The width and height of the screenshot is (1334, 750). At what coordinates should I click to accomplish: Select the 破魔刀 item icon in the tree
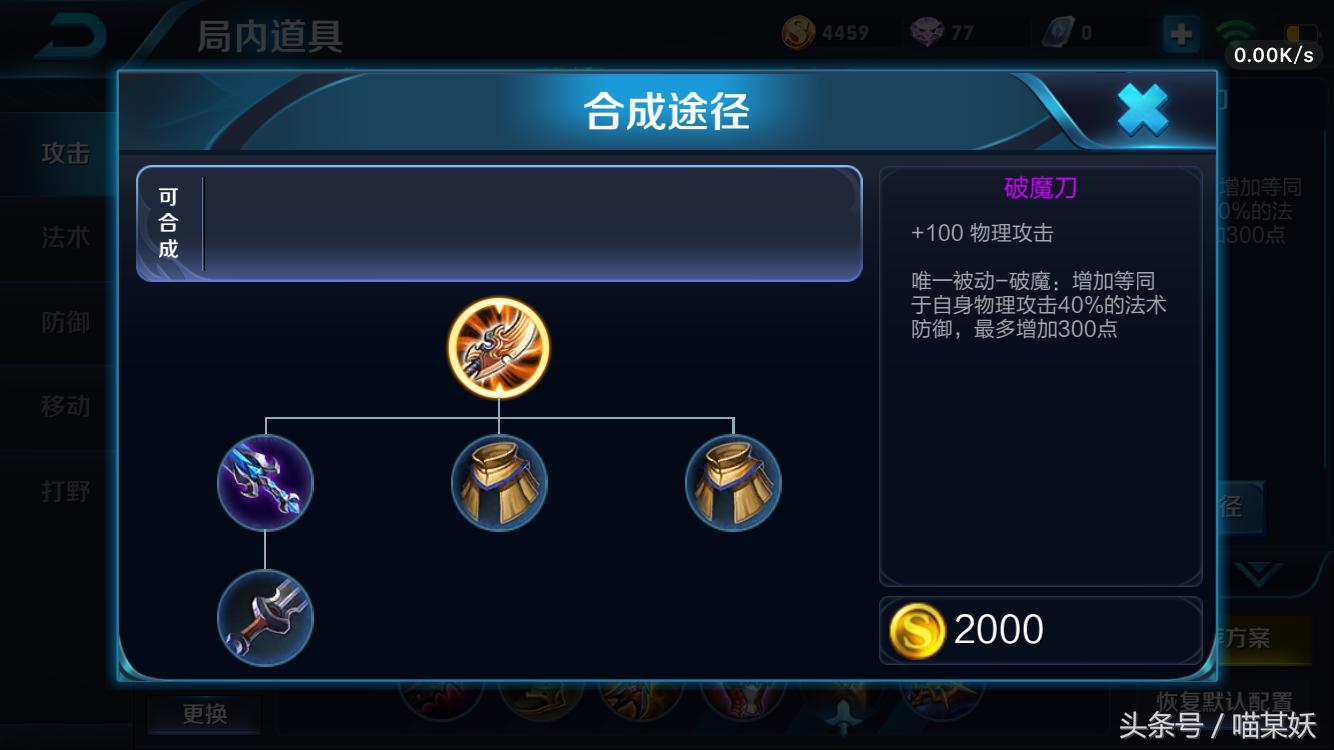pos(499,348)
